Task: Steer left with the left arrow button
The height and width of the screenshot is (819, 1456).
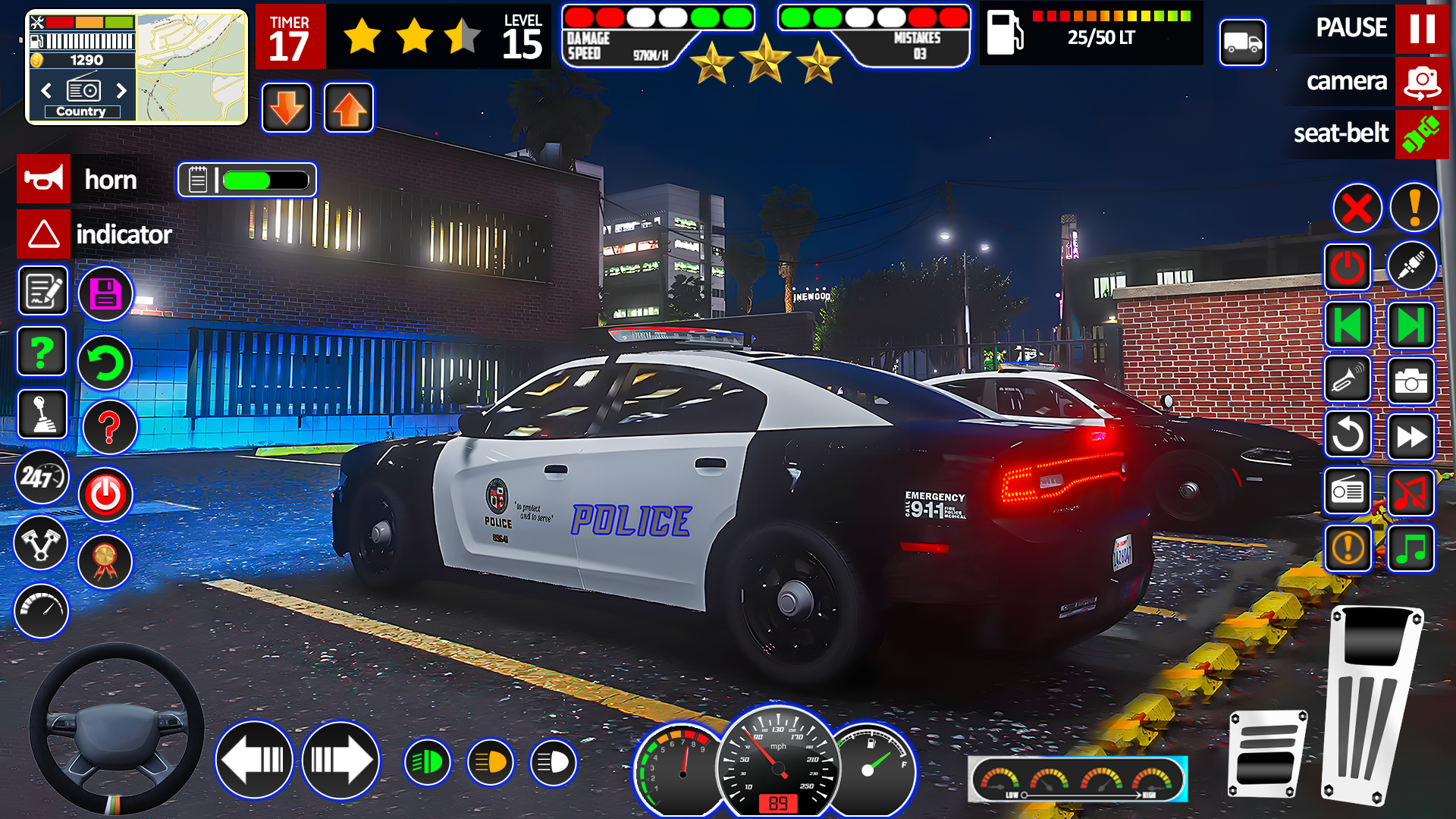Action: (x=254, y=760)
